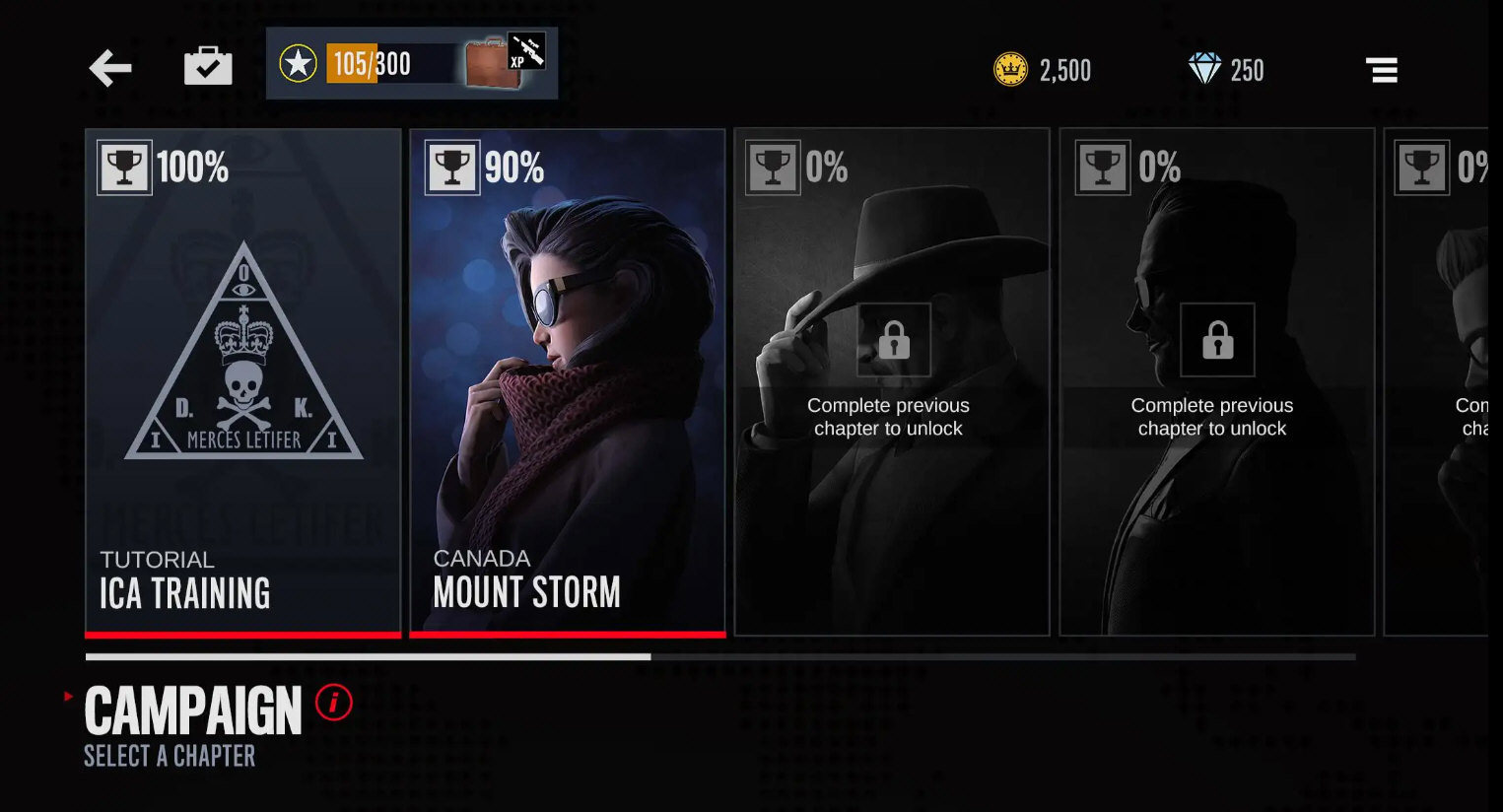Select the ICA Training tutorial chapter

(242, 382)
